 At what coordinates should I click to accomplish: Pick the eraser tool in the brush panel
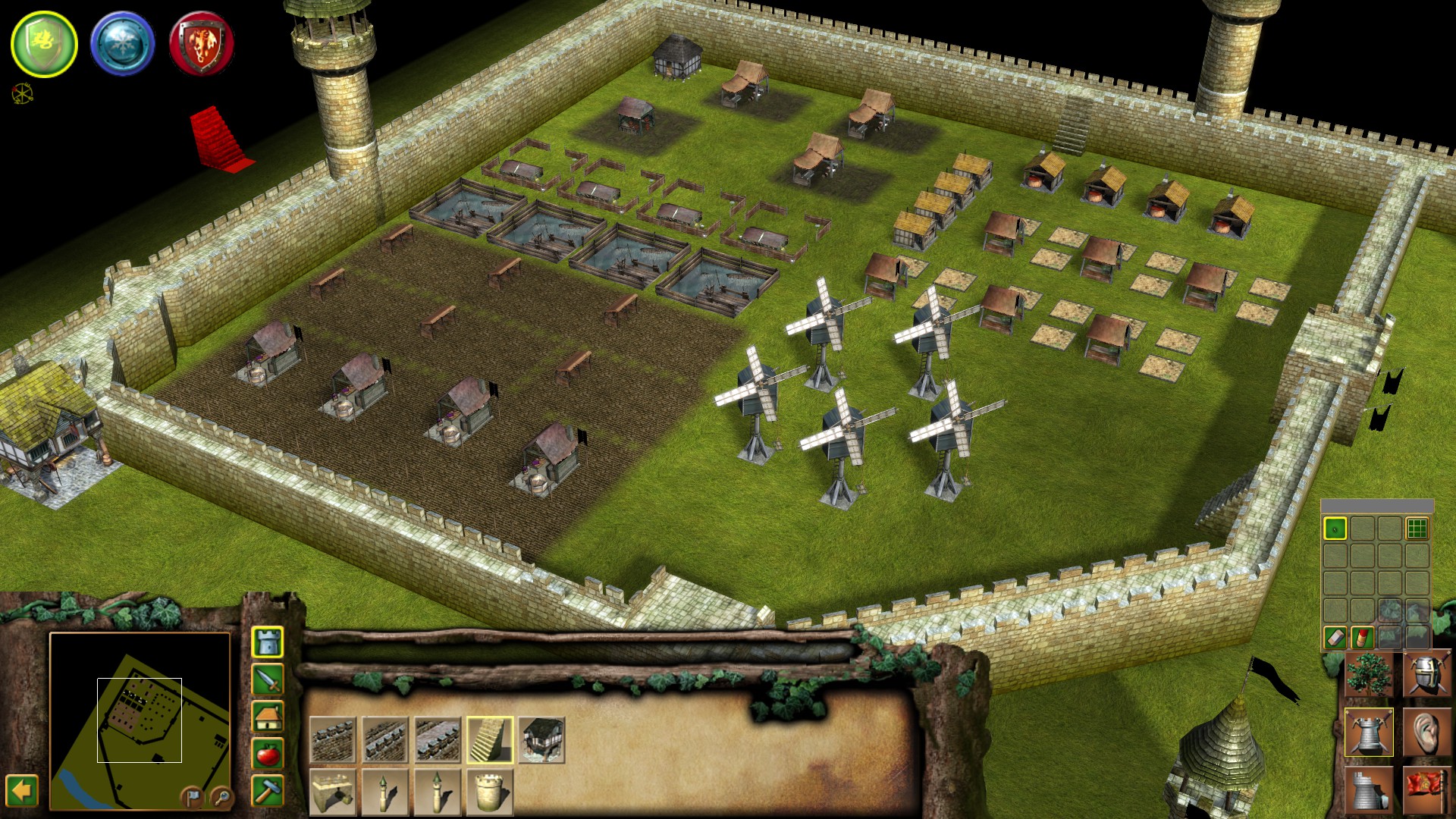click(x=1335, y=638)
